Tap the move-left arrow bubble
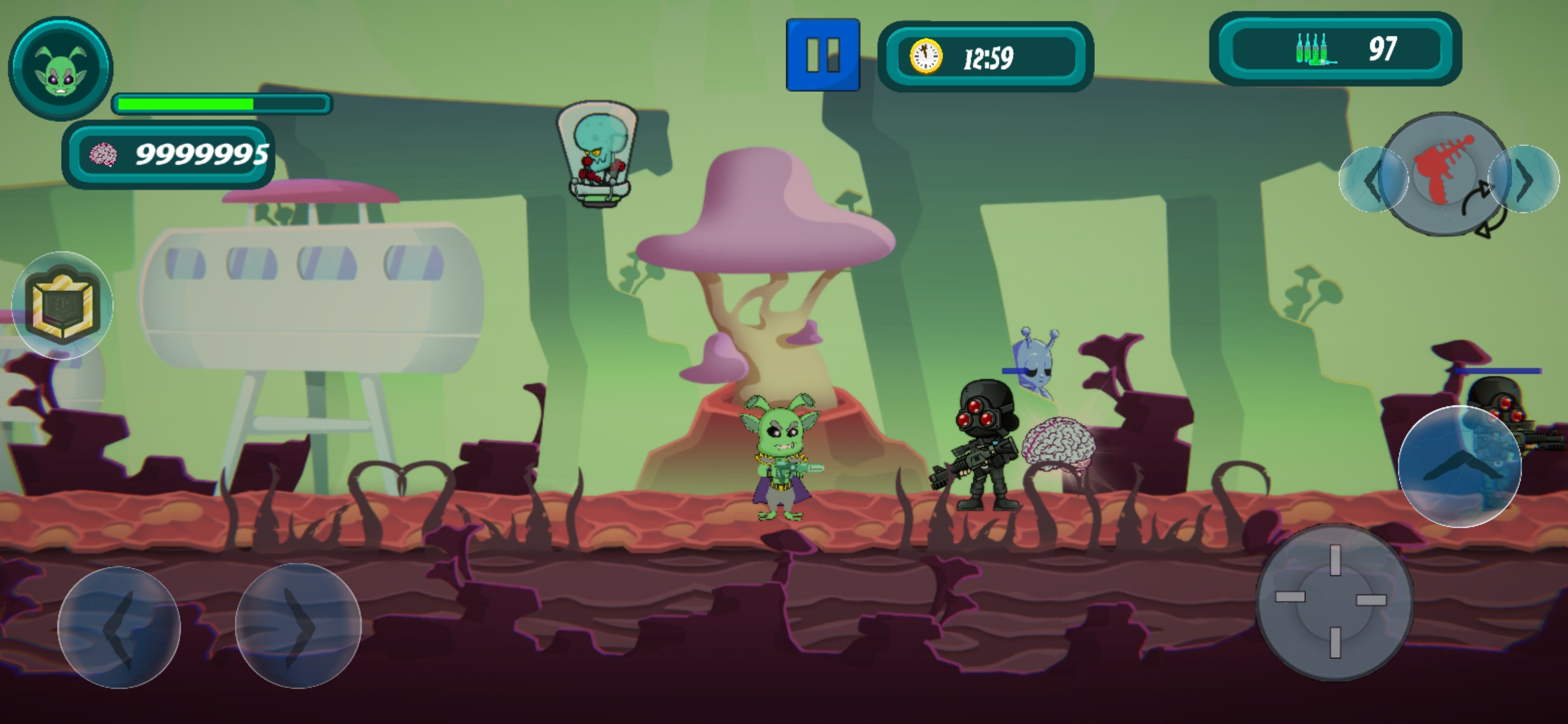The image size is (1568, 724). tap(119, 627)
